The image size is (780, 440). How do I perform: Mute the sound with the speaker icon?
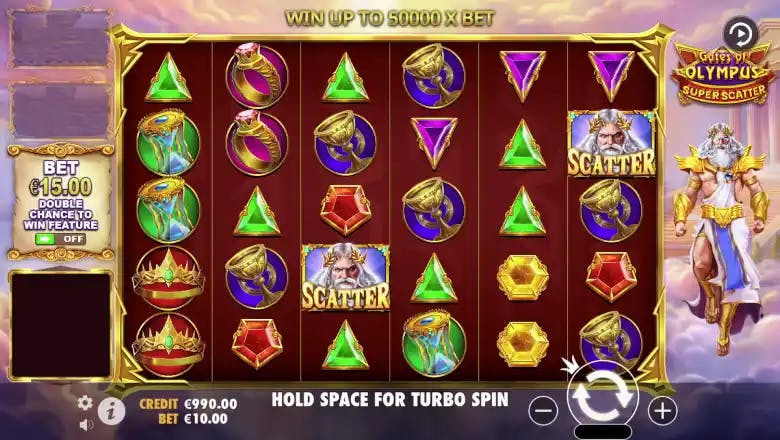[85, 424]
